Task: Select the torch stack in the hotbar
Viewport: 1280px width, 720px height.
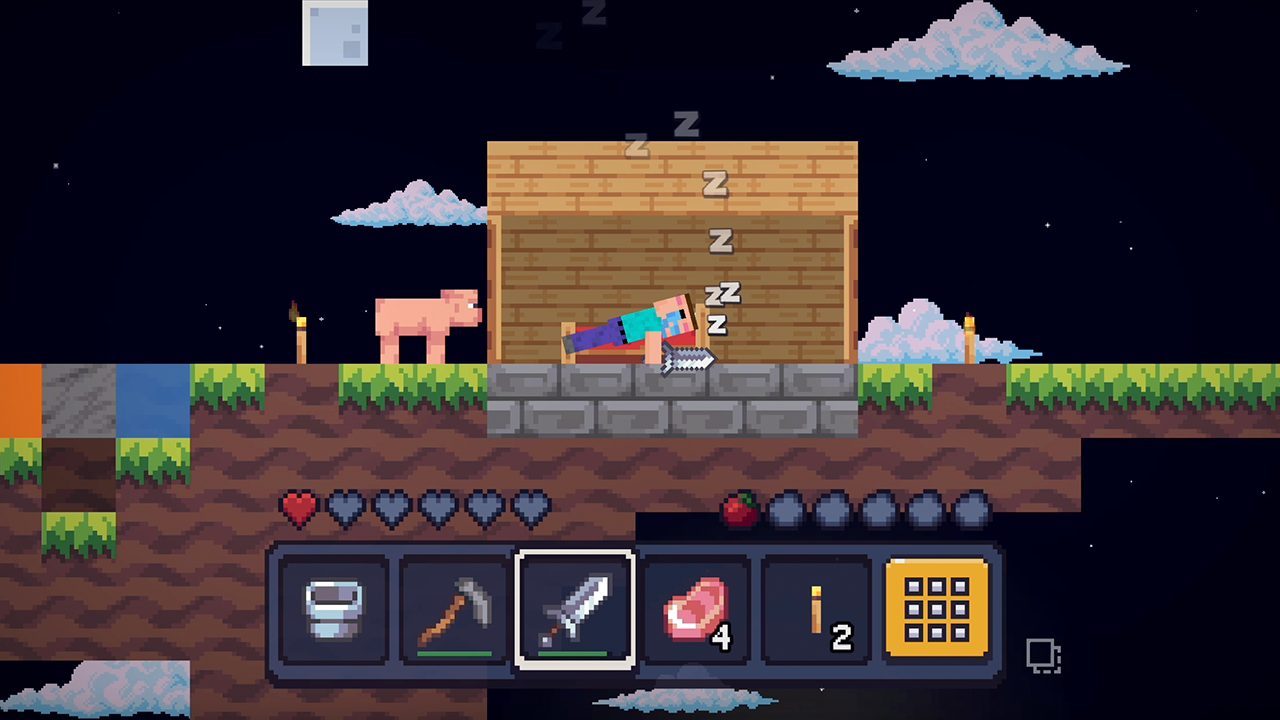Action: point(814,608)
